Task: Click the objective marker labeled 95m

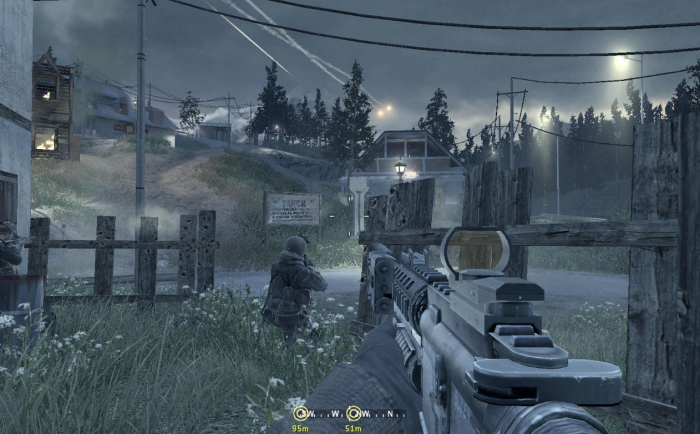Action: coord(299,413)
